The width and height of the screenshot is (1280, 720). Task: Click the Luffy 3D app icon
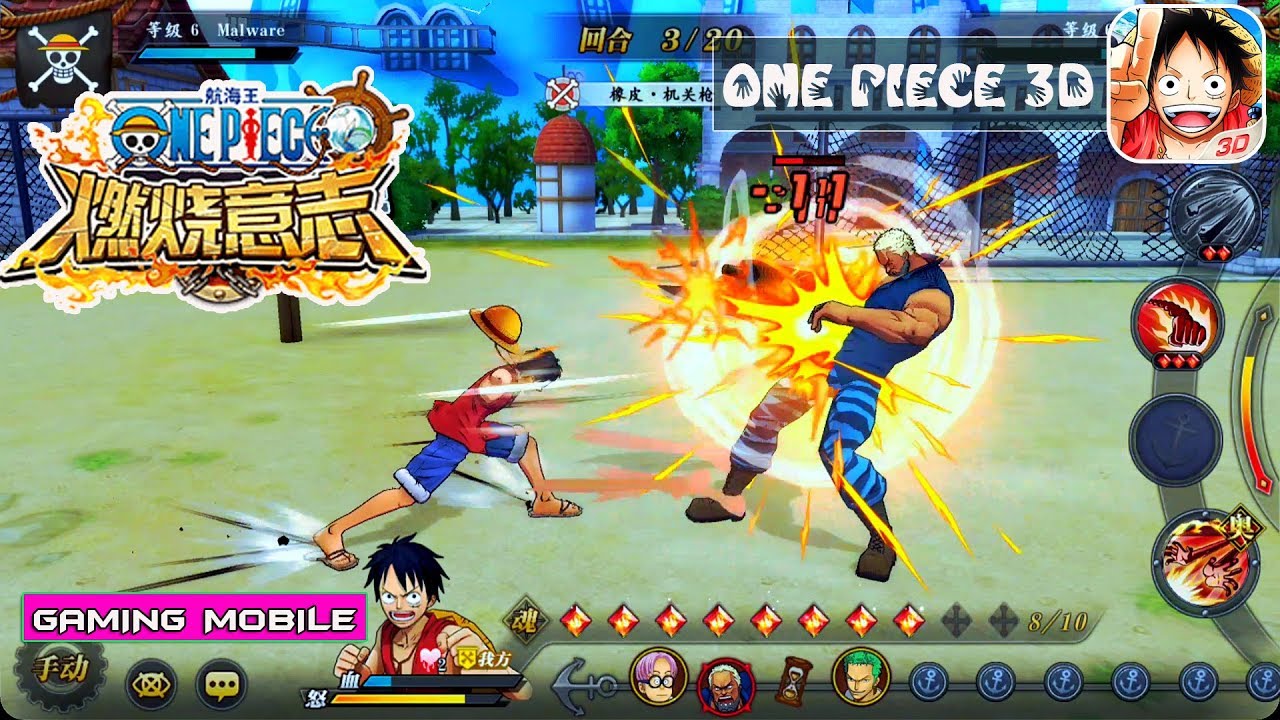[1185, 82]
